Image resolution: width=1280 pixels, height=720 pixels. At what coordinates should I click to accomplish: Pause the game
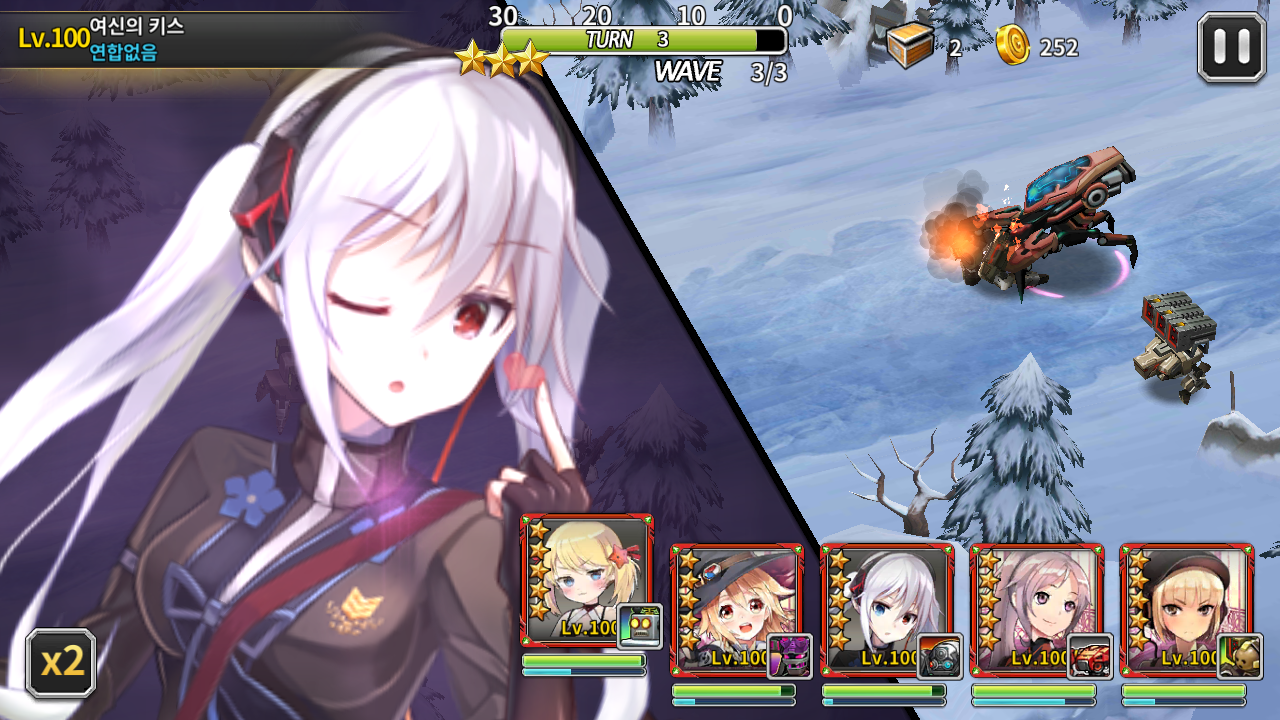pos(1231,46)
